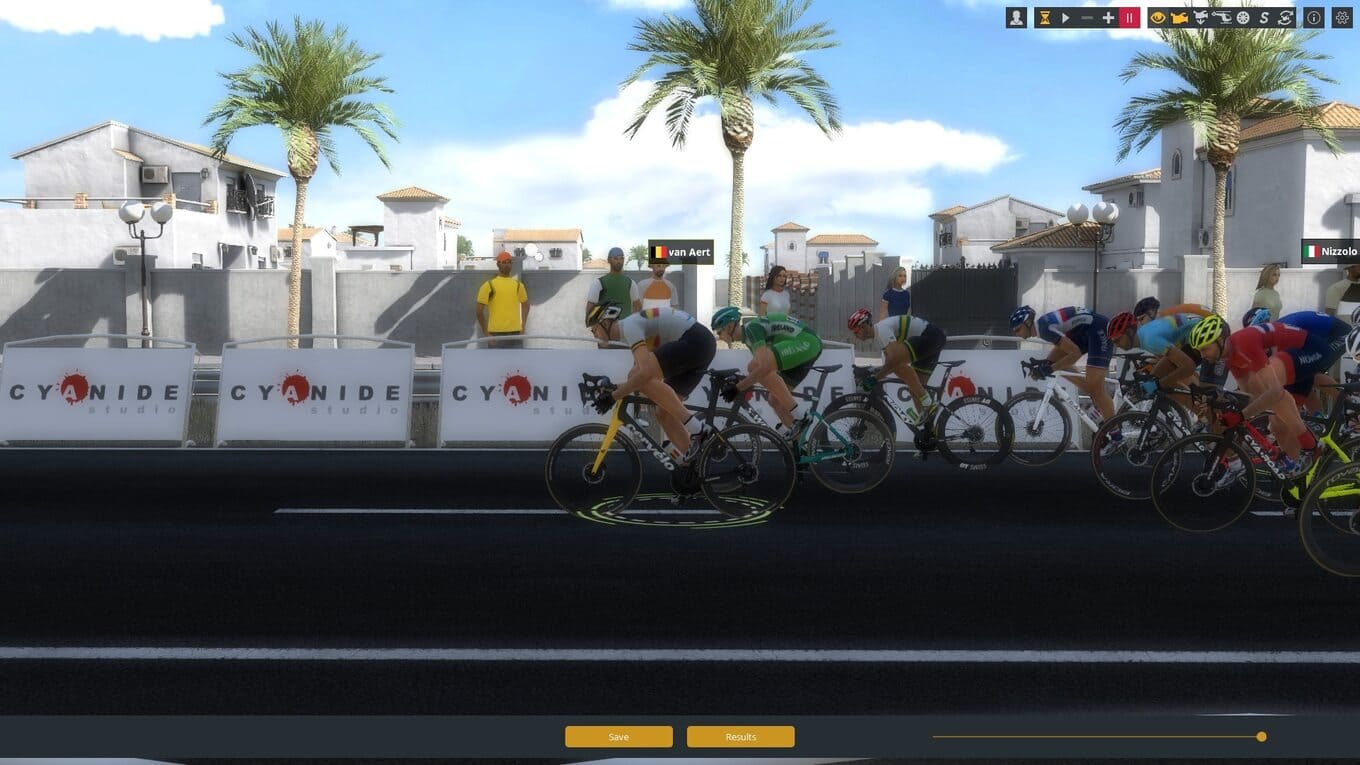Click the replay timeline slider handle
Screen dimensions: 1360x765
pos(1261,736)
